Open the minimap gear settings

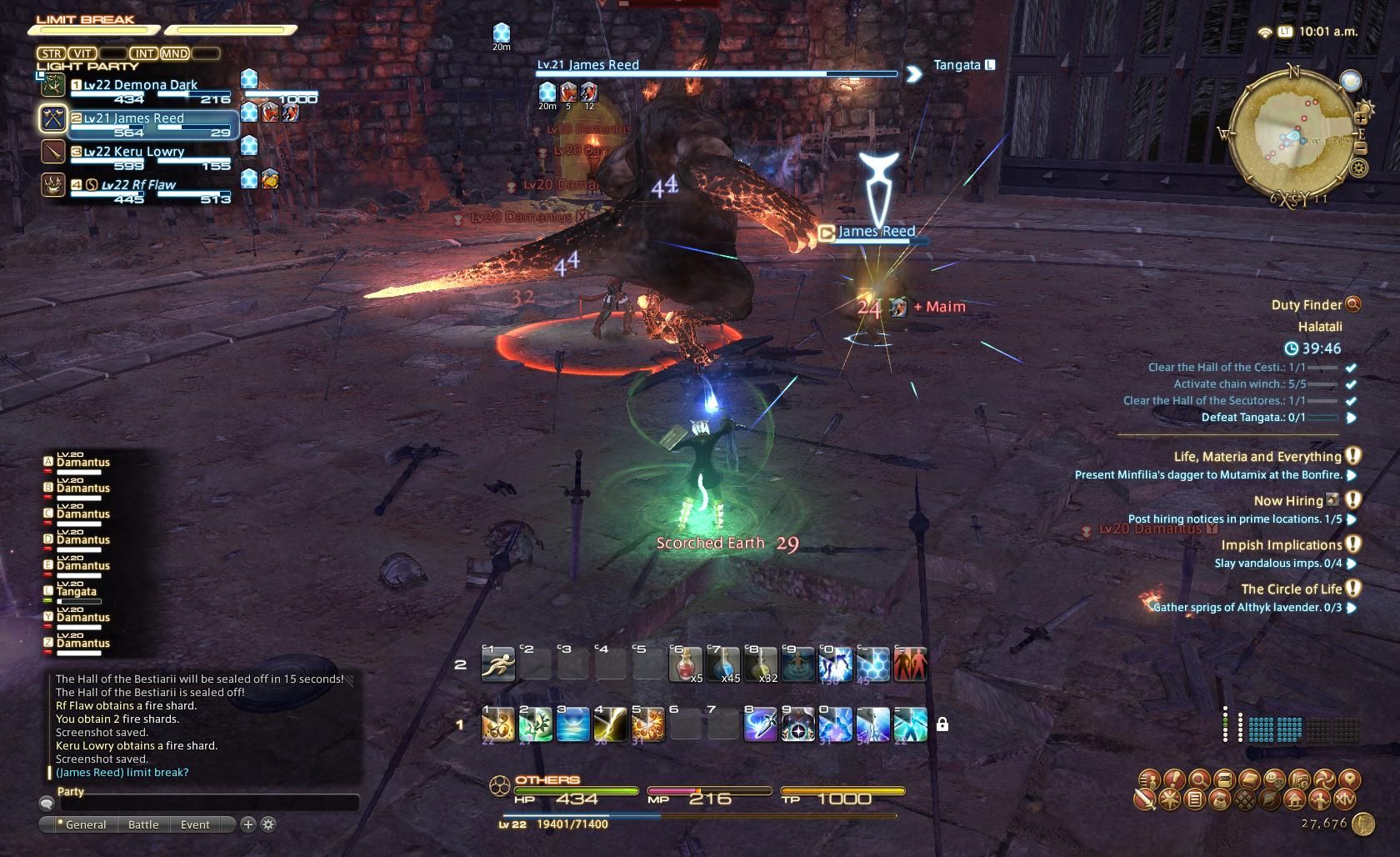1358,169
